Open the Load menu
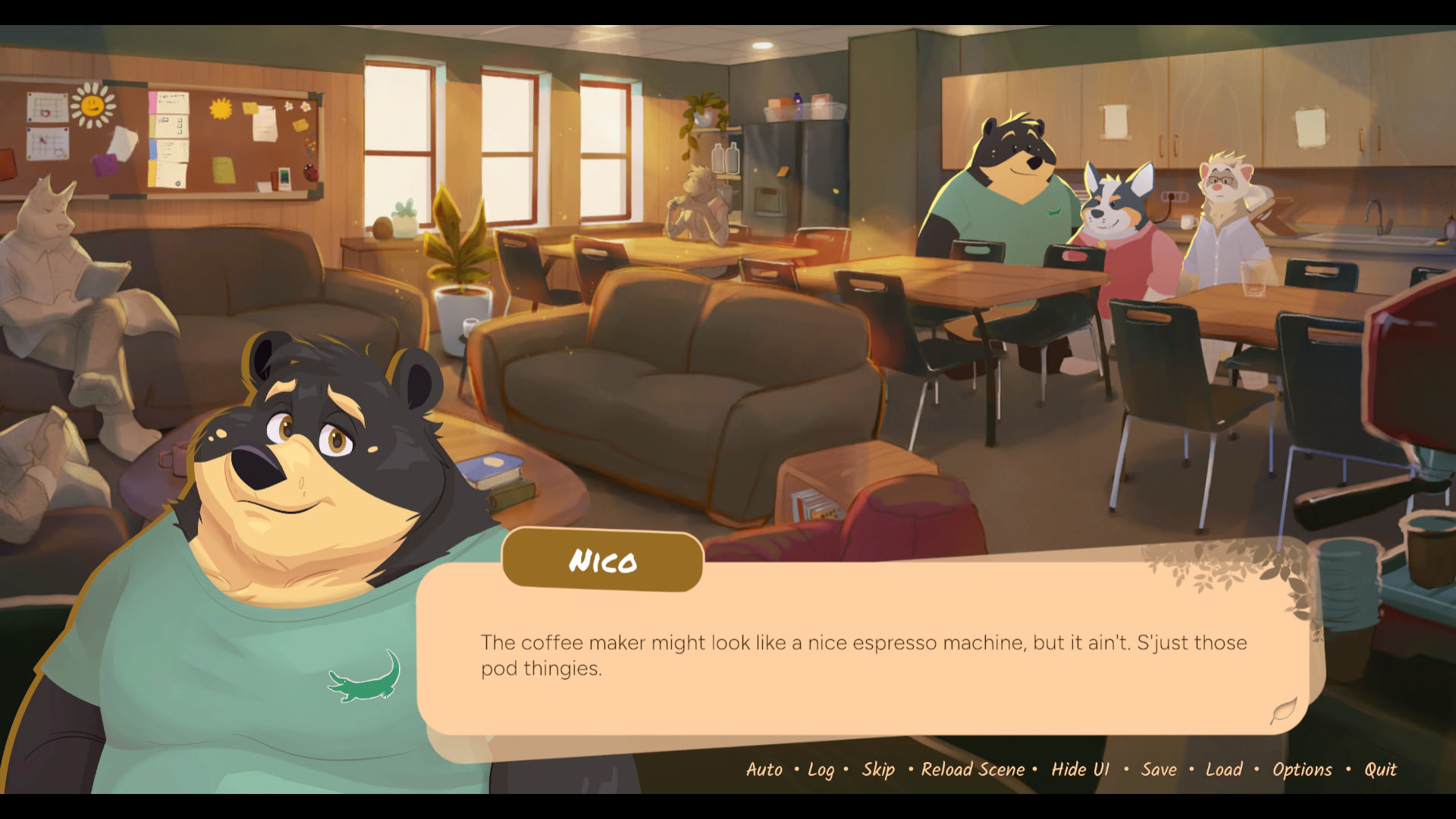 coord(1224,770)
